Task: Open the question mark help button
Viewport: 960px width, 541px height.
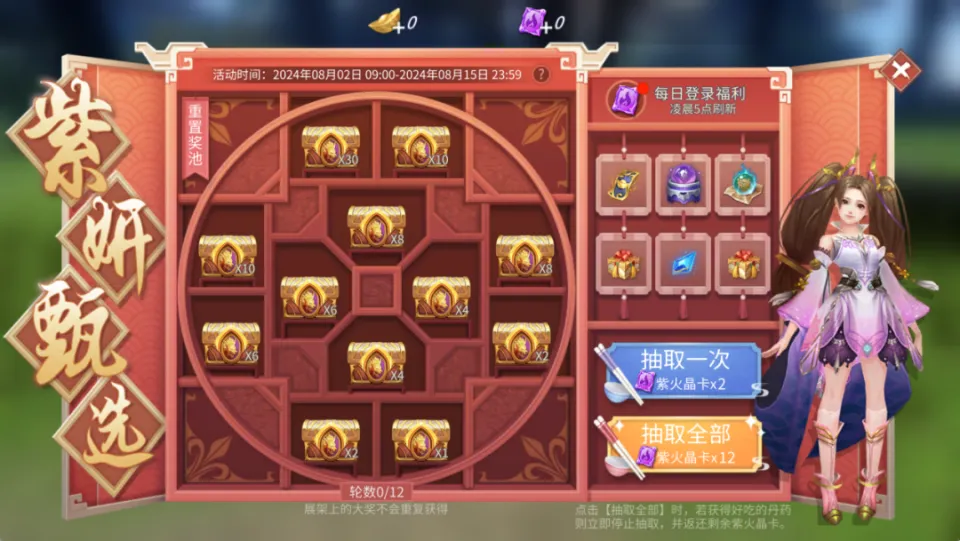Action: 541,74
